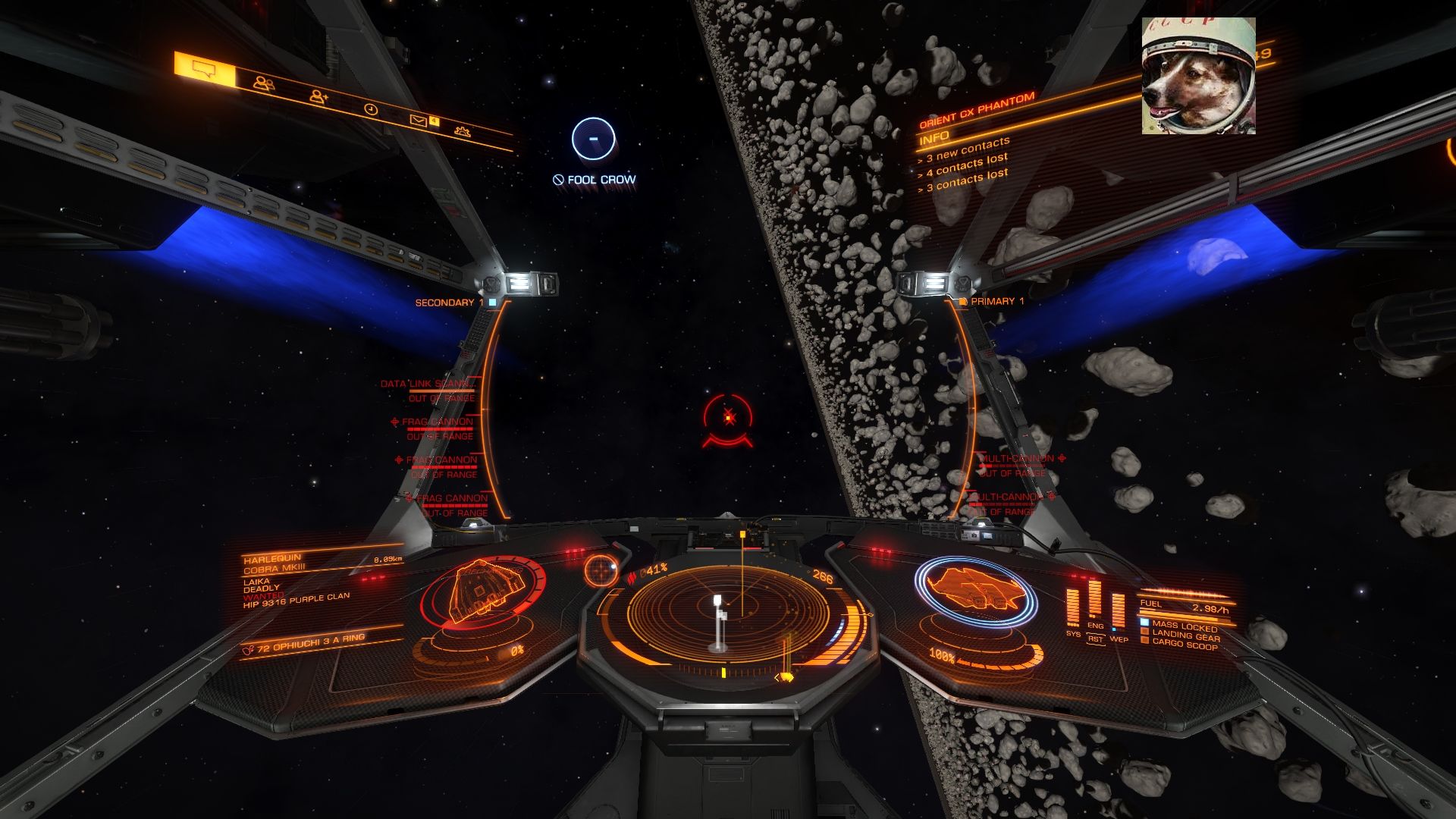Click the own-ship shield hologram
Viewport: 1456px width, 819px height.
pos(974,591)
